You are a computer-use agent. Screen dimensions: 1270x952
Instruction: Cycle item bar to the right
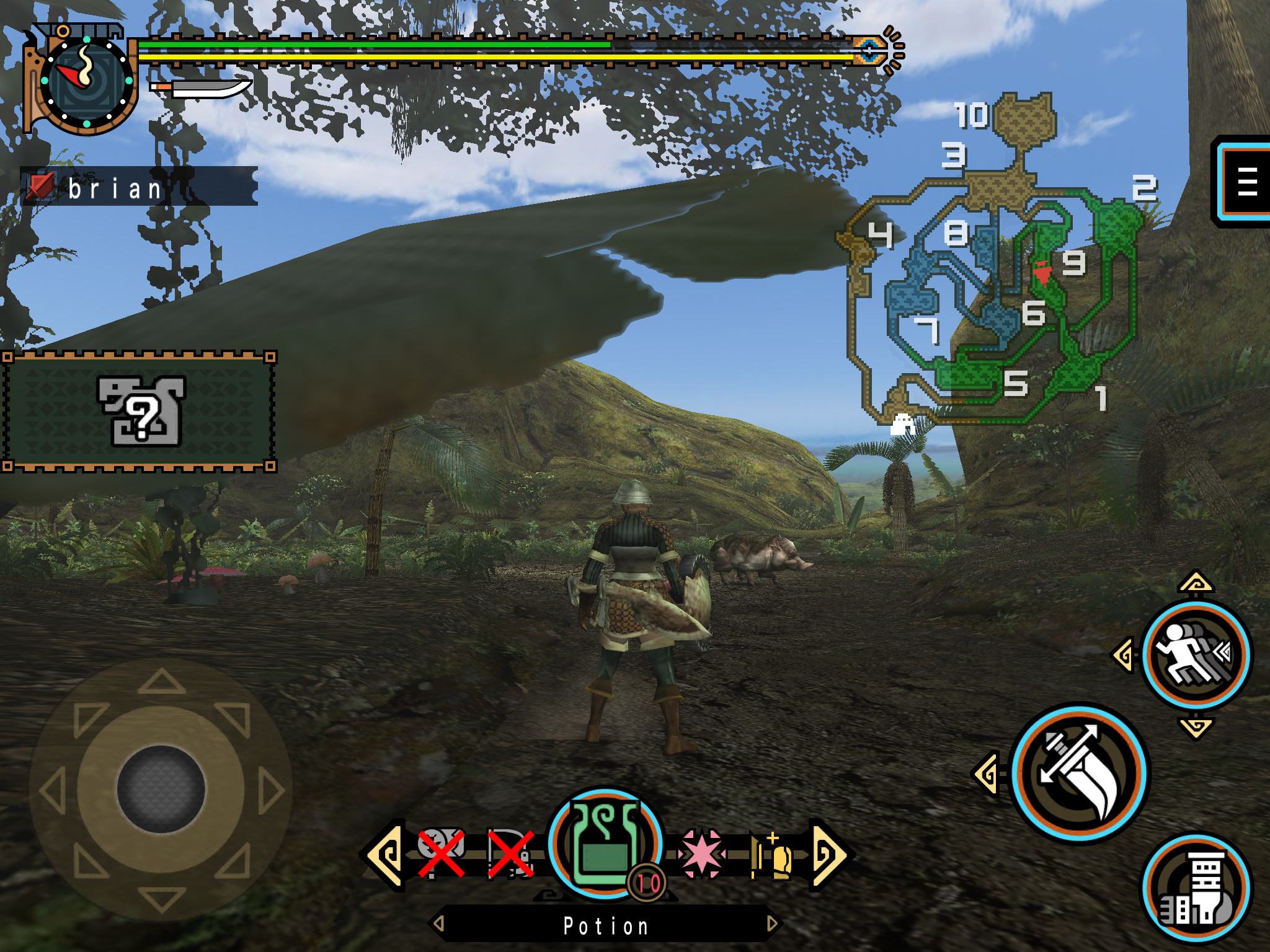(830, 854)
